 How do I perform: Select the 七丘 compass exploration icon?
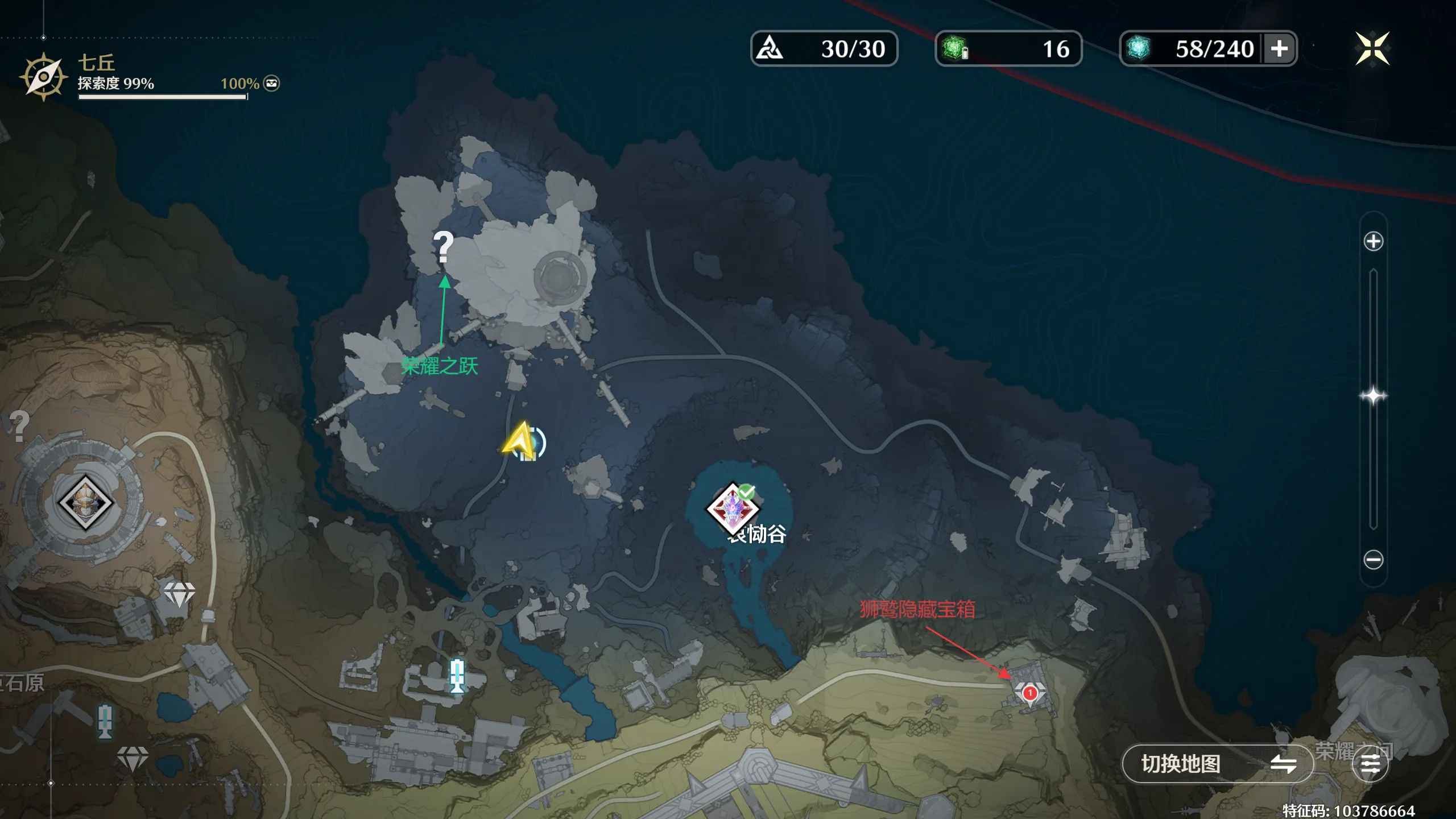(x=43, y=77)
